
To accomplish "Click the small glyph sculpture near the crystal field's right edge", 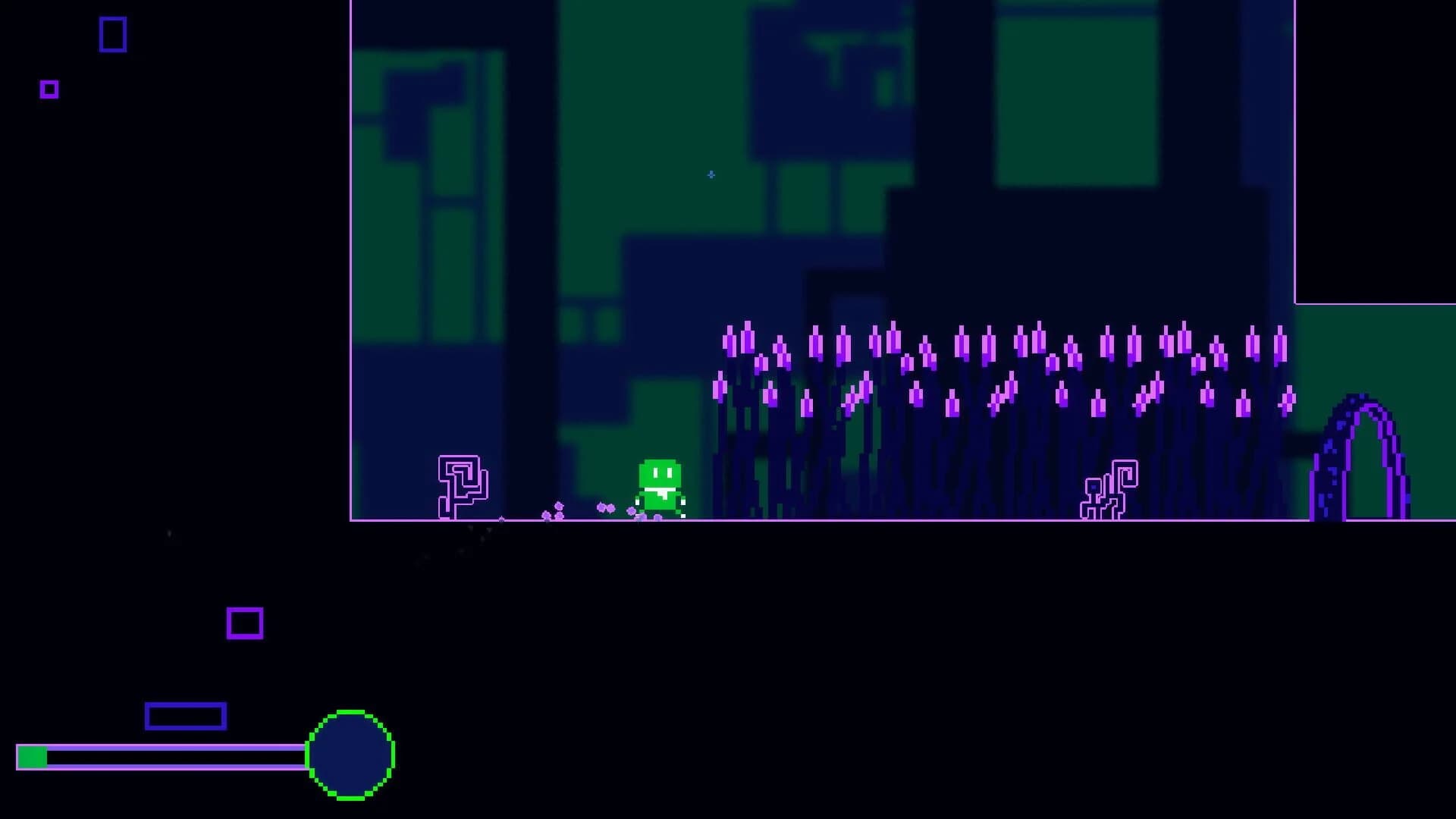I will [x=1110, y=489].
